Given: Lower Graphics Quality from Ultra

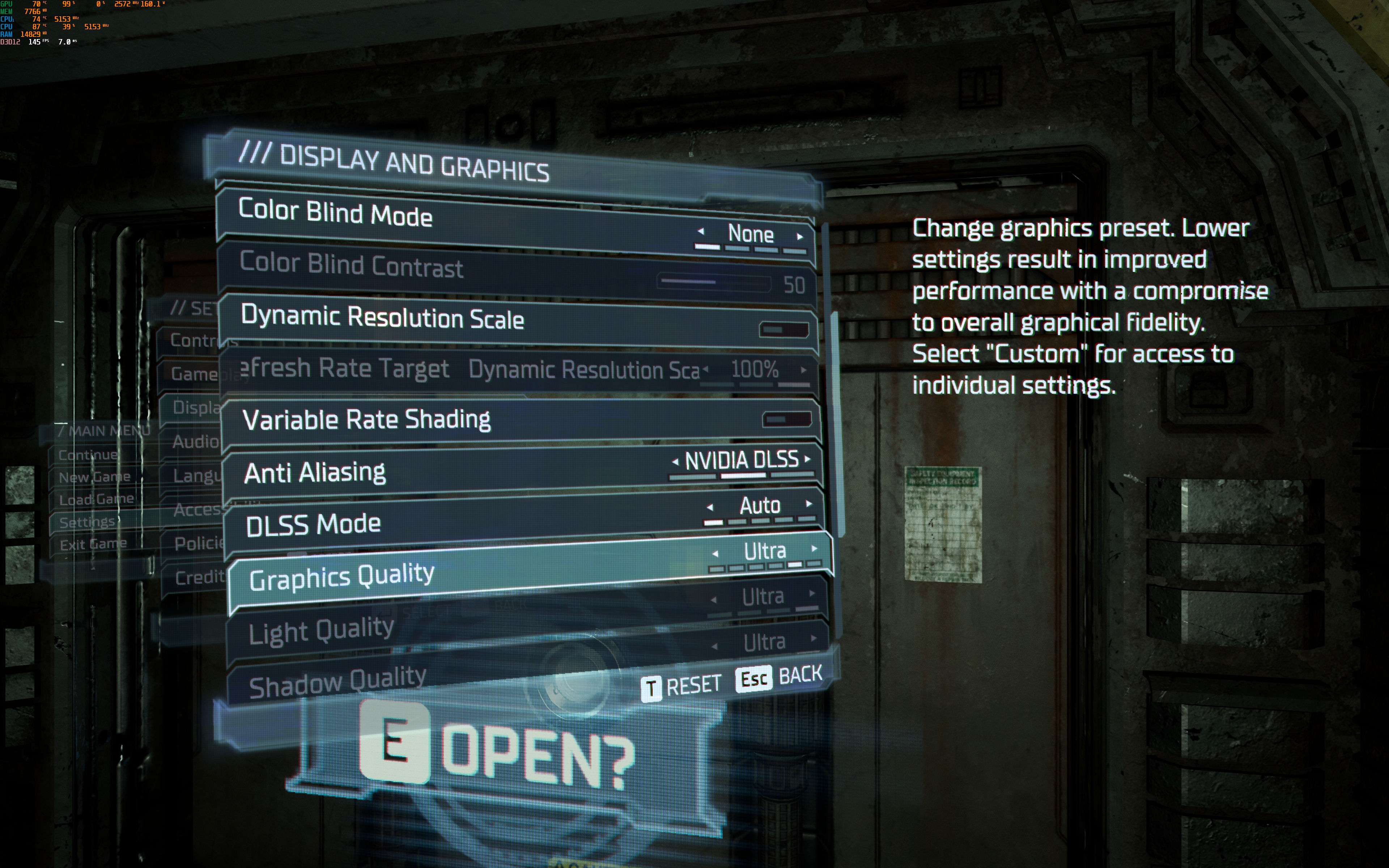Looking at the screenshot, I should (x=715, y=554).
